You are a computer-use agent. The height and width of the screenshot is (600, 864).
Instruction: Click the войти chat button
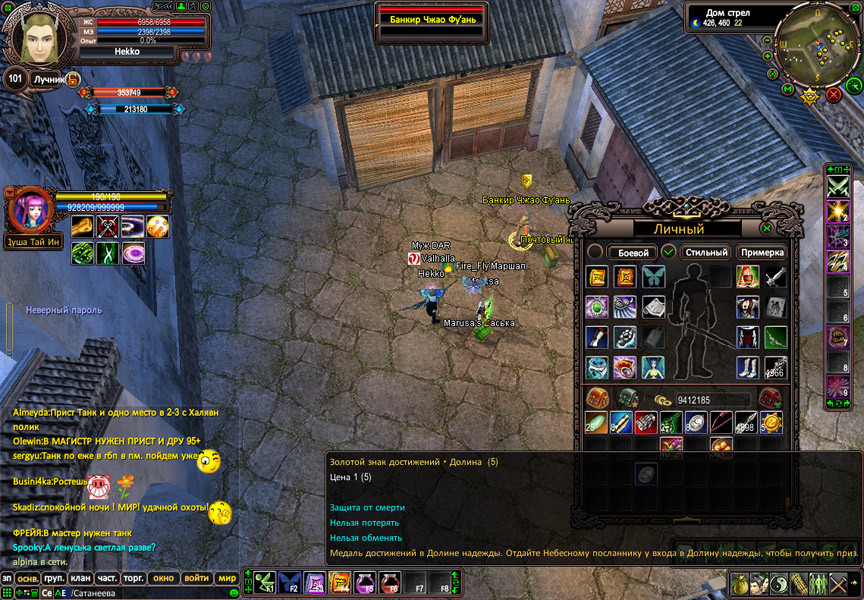(197, 579)
